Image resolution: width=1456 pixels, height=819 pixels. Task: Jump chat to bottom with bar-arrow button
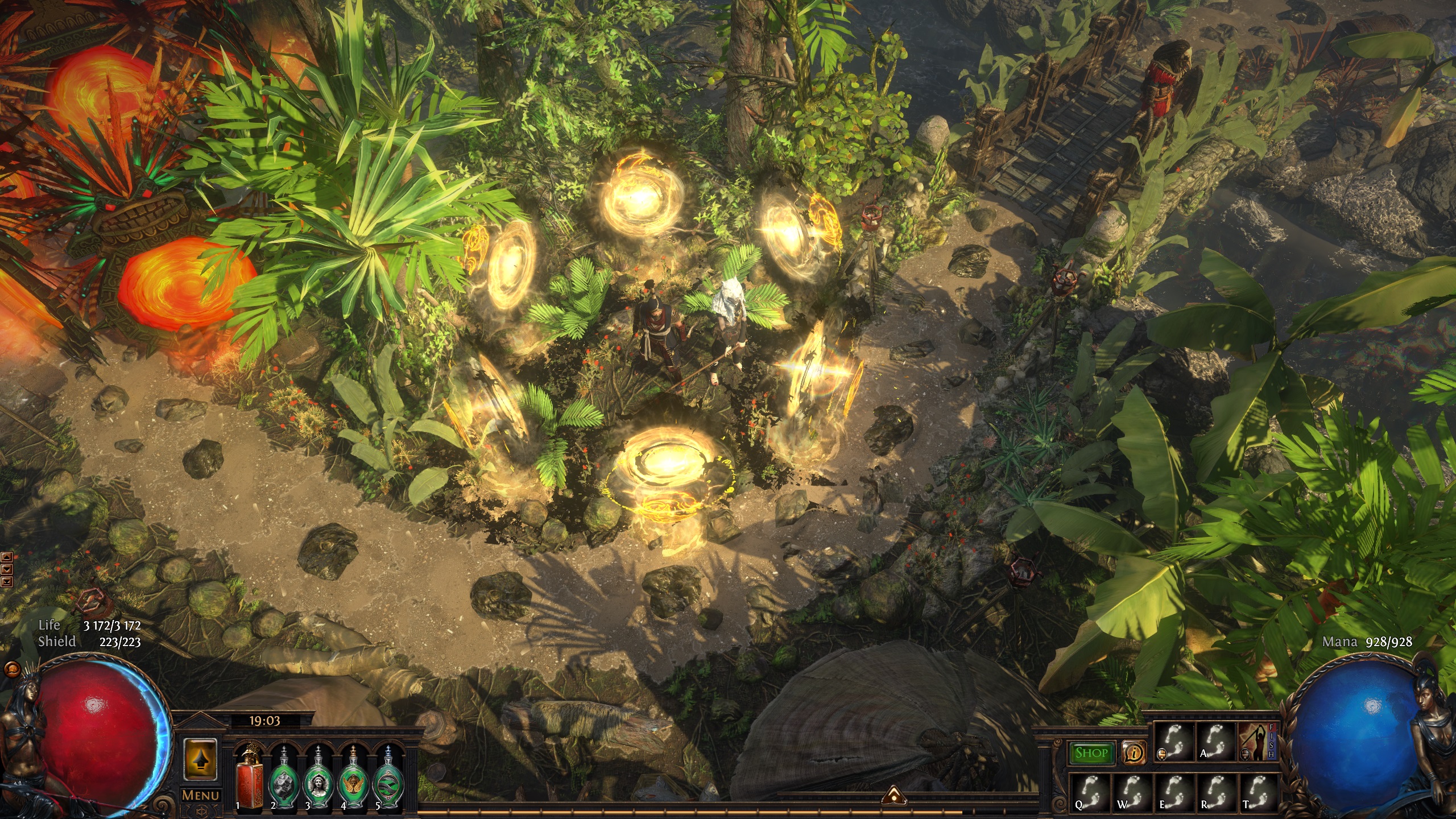(7, 581)
